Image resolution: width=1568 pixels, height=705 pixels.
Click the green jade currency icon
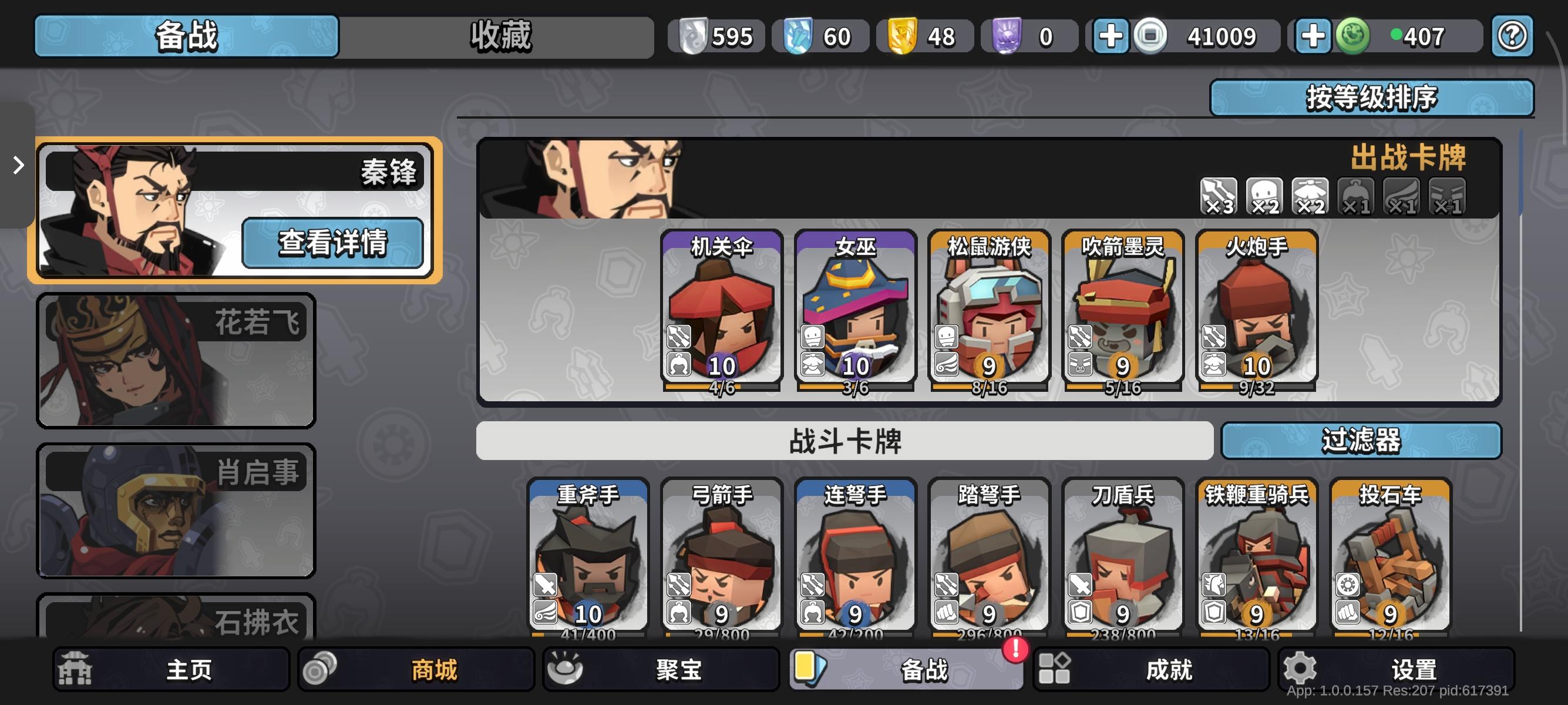(1352, 36)
